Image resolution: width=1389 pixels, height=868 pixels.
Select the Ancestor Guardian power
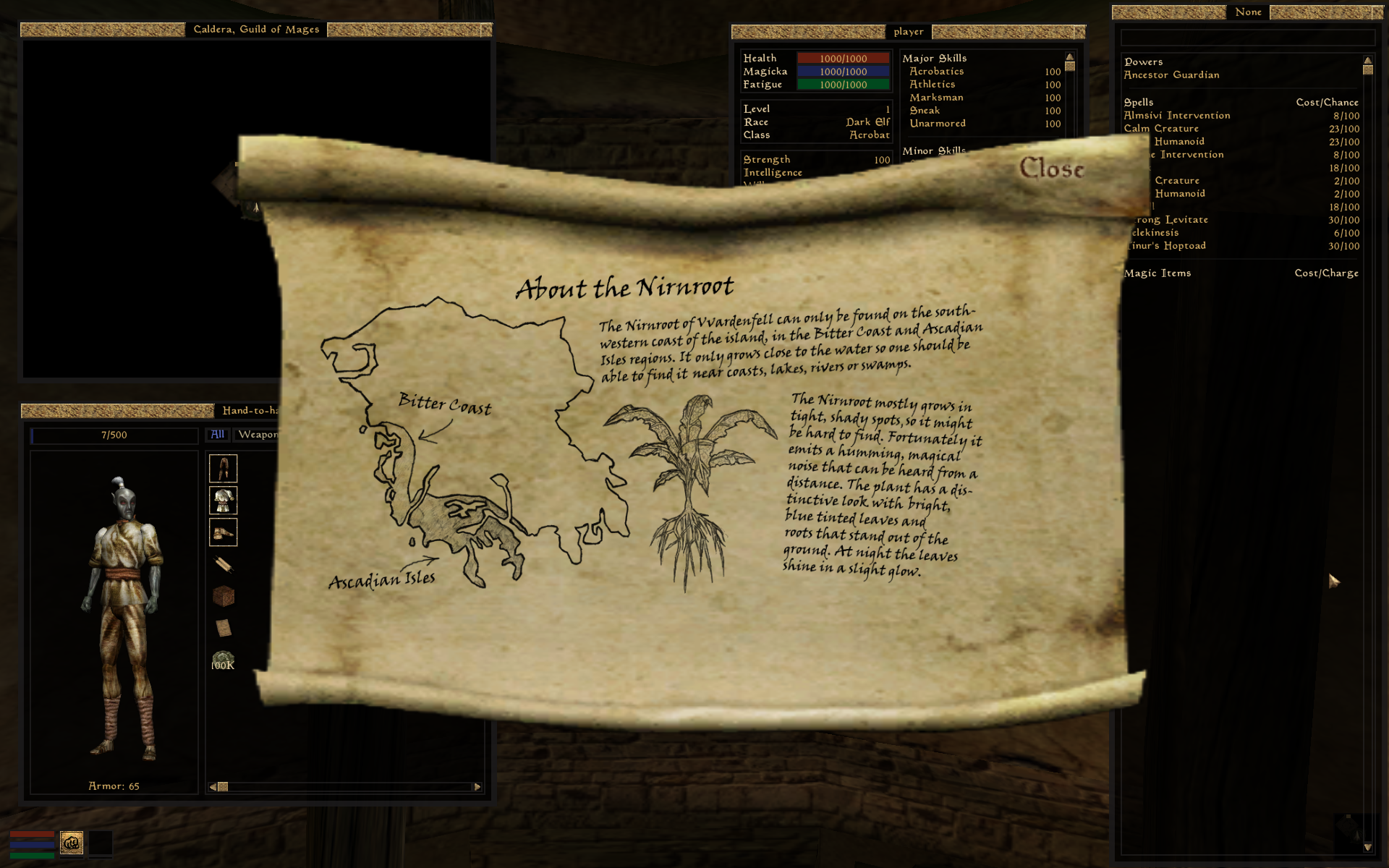click(x=1171, y=75)
